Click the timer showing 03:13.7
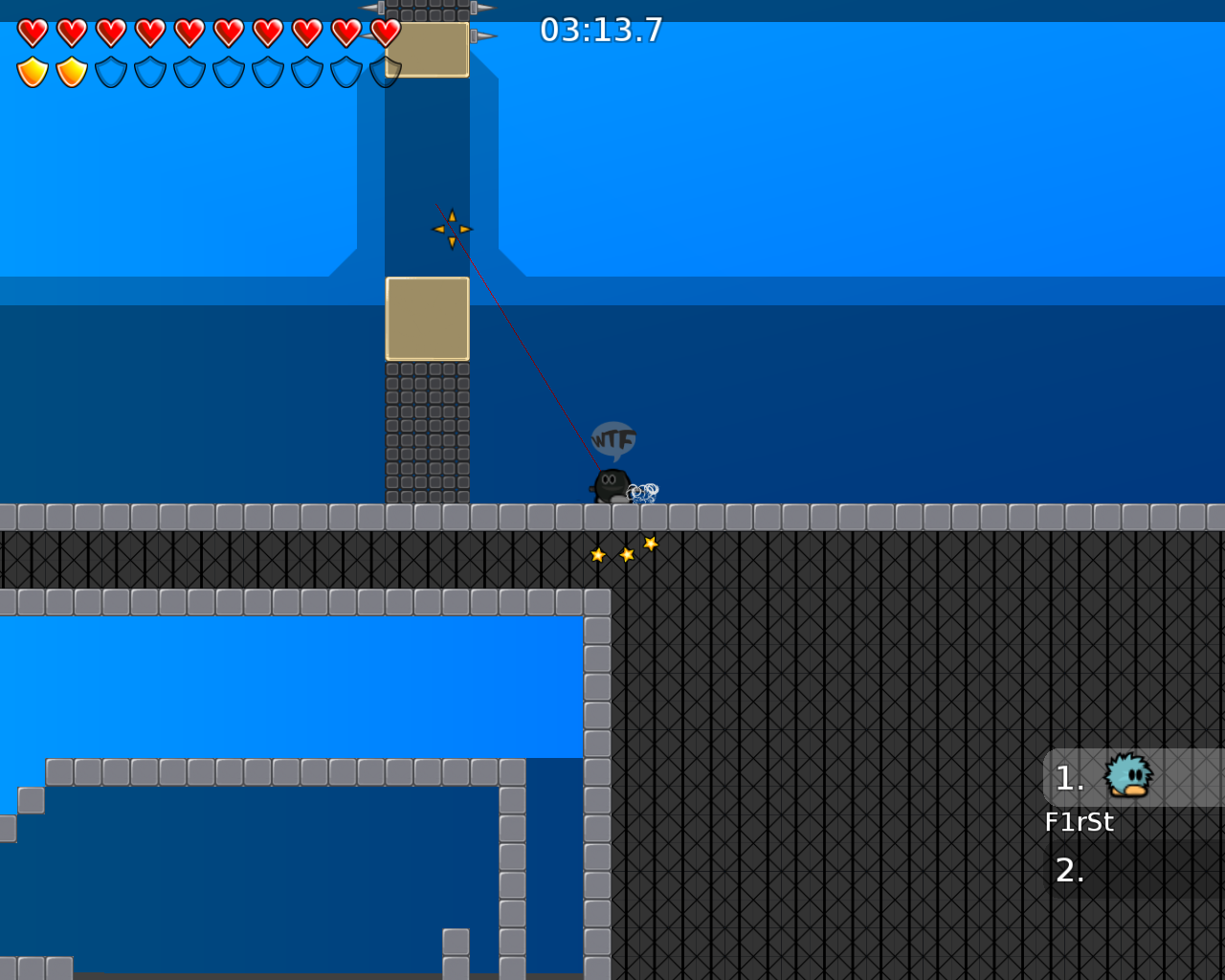The width and height of the screenshot is (1225, 980). point(600,30)
